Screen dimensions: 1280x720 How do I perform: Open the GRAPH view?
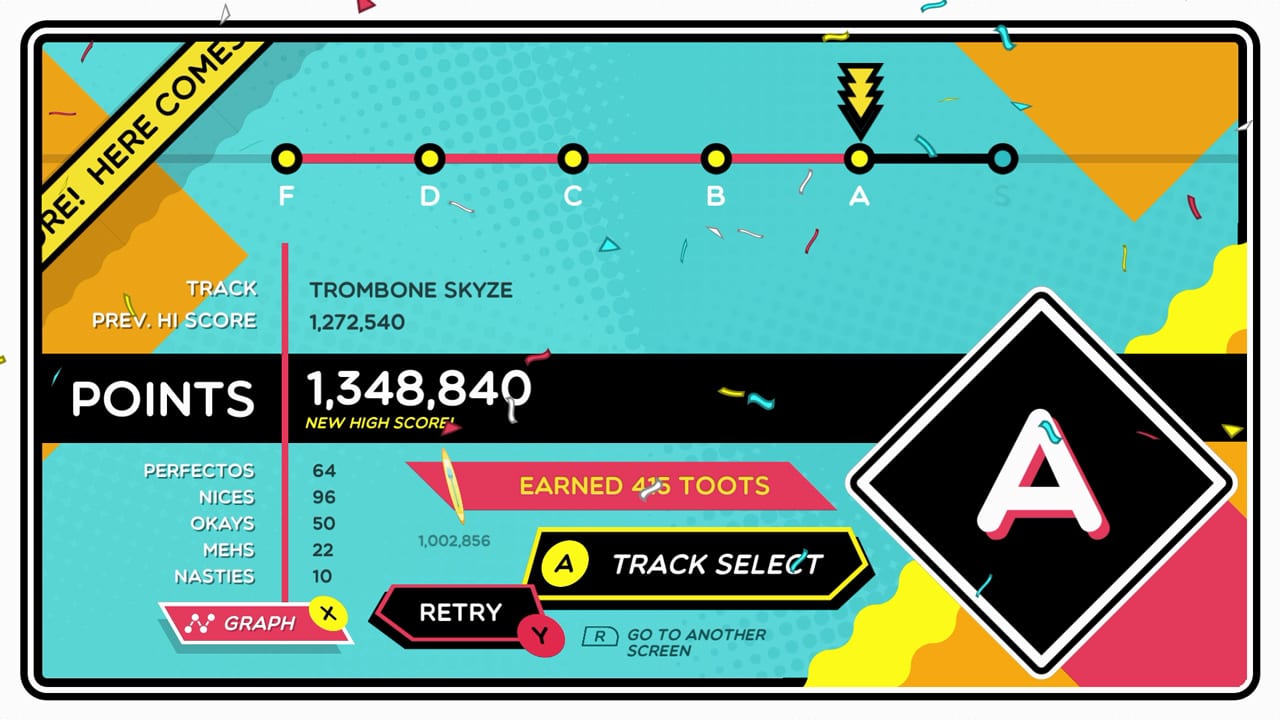pos(264,622)
